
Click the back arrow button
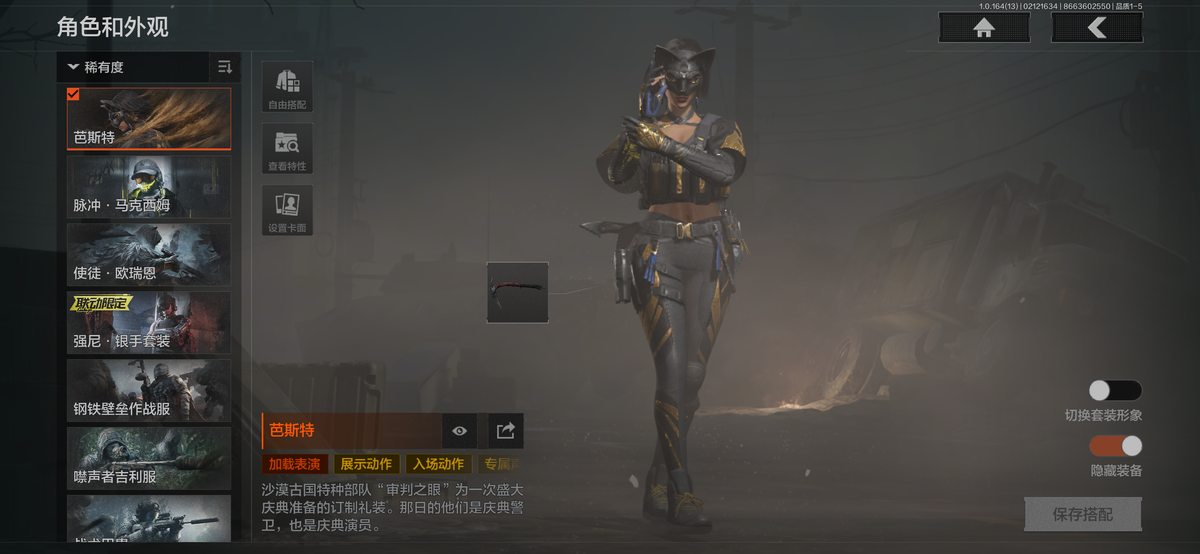[1097, 28]
